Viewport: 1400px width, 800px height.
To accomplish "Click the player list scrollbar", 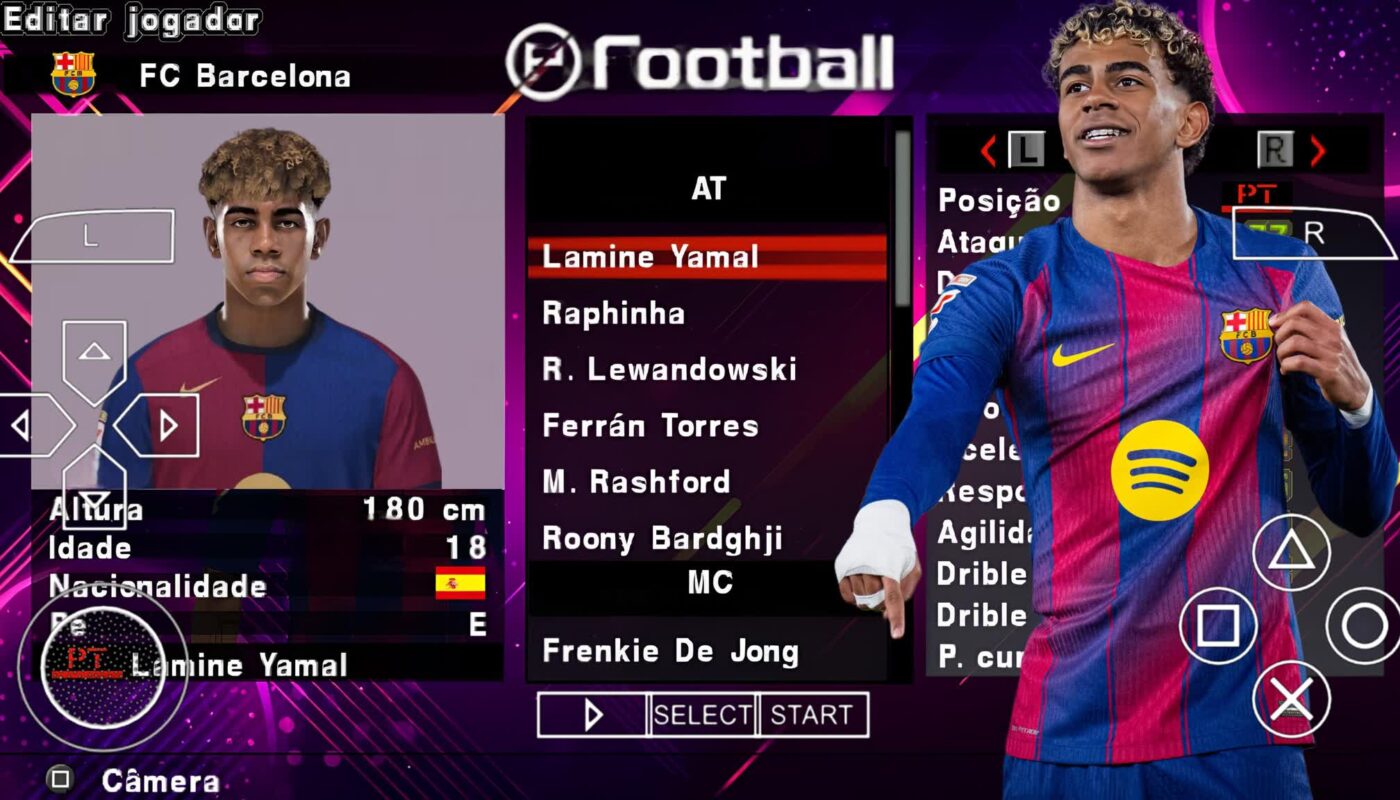I will coord(902,220).
